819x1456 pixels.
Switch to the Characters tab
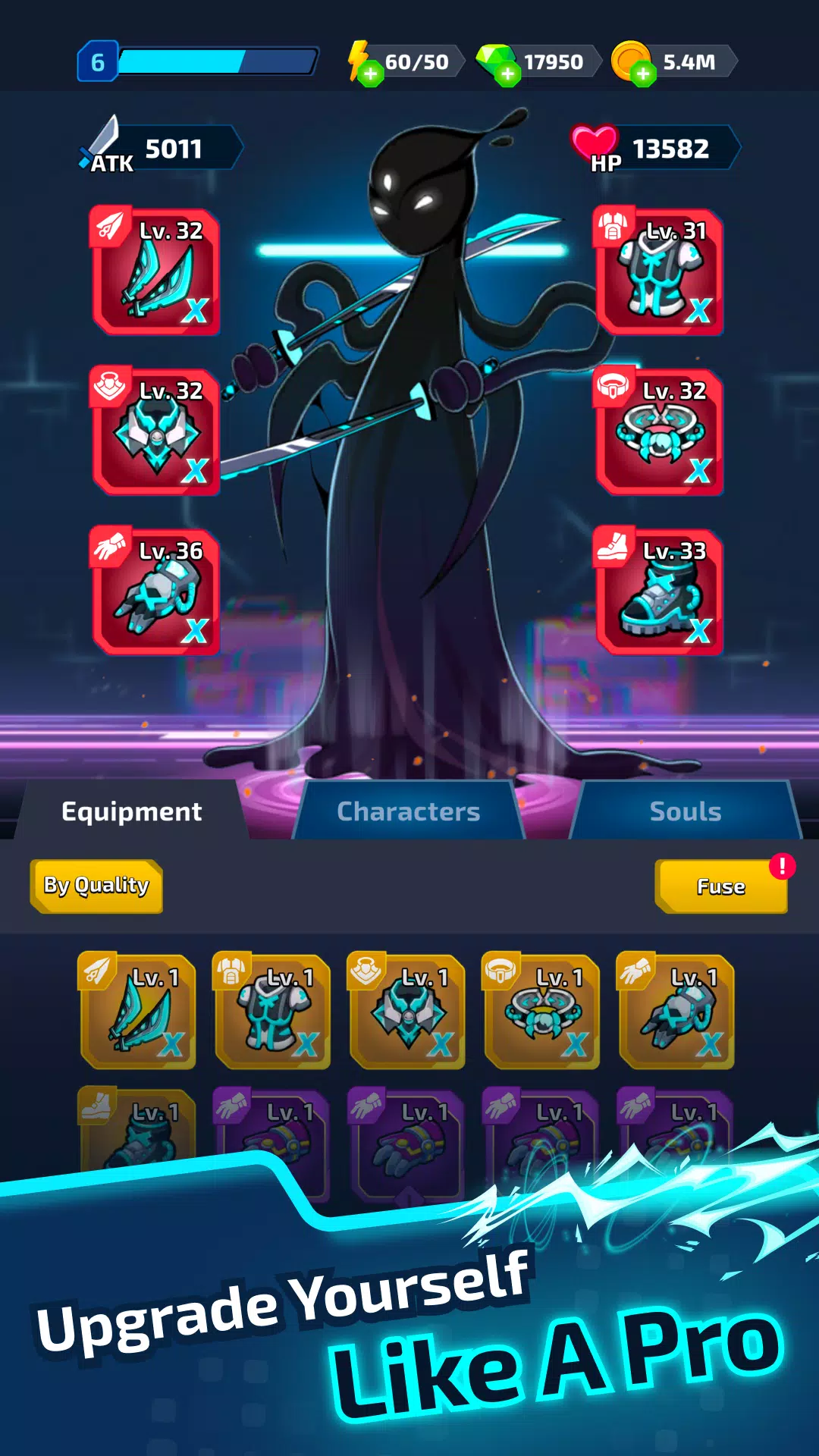pyautogui.click(x=408, y=811)
